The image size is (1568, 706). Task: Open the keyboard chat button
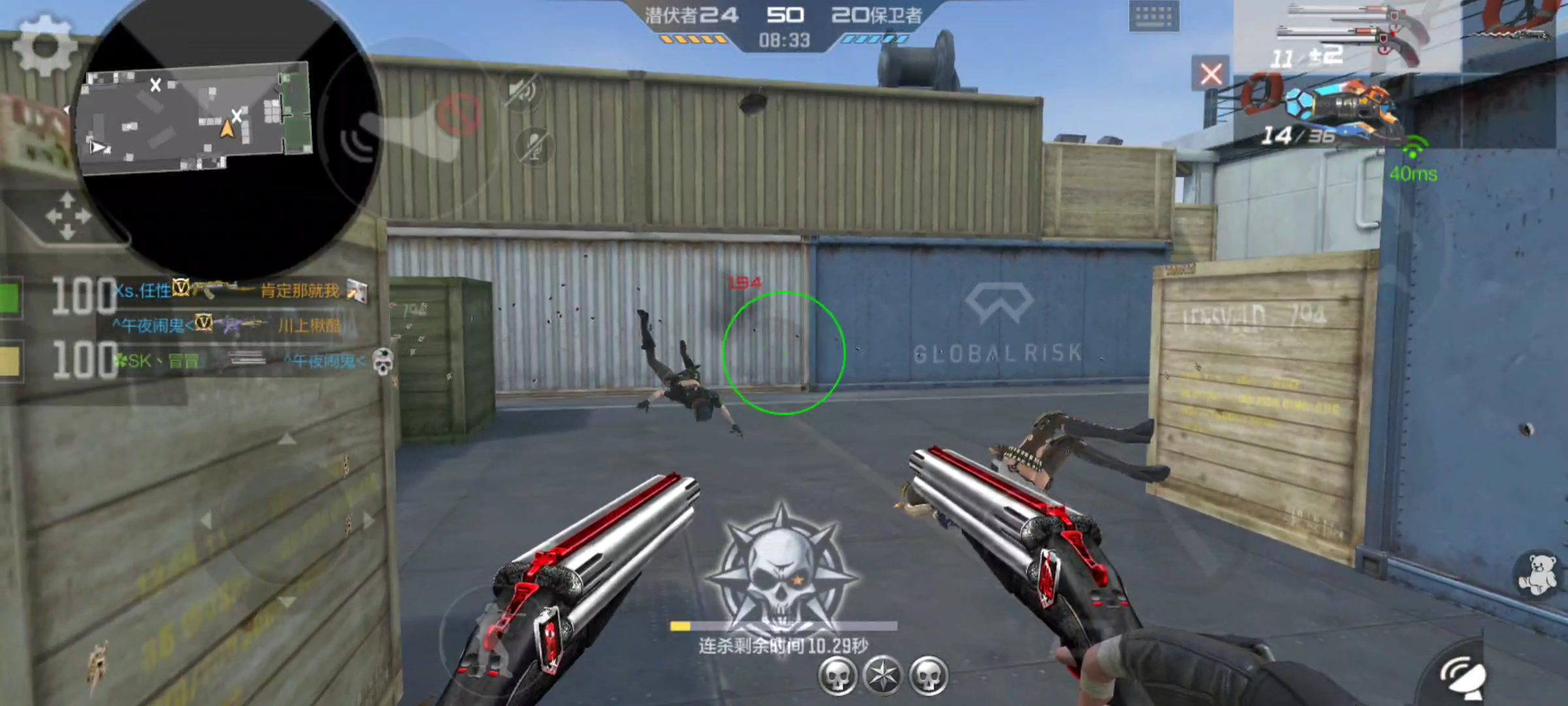[x=1154, y=16]
